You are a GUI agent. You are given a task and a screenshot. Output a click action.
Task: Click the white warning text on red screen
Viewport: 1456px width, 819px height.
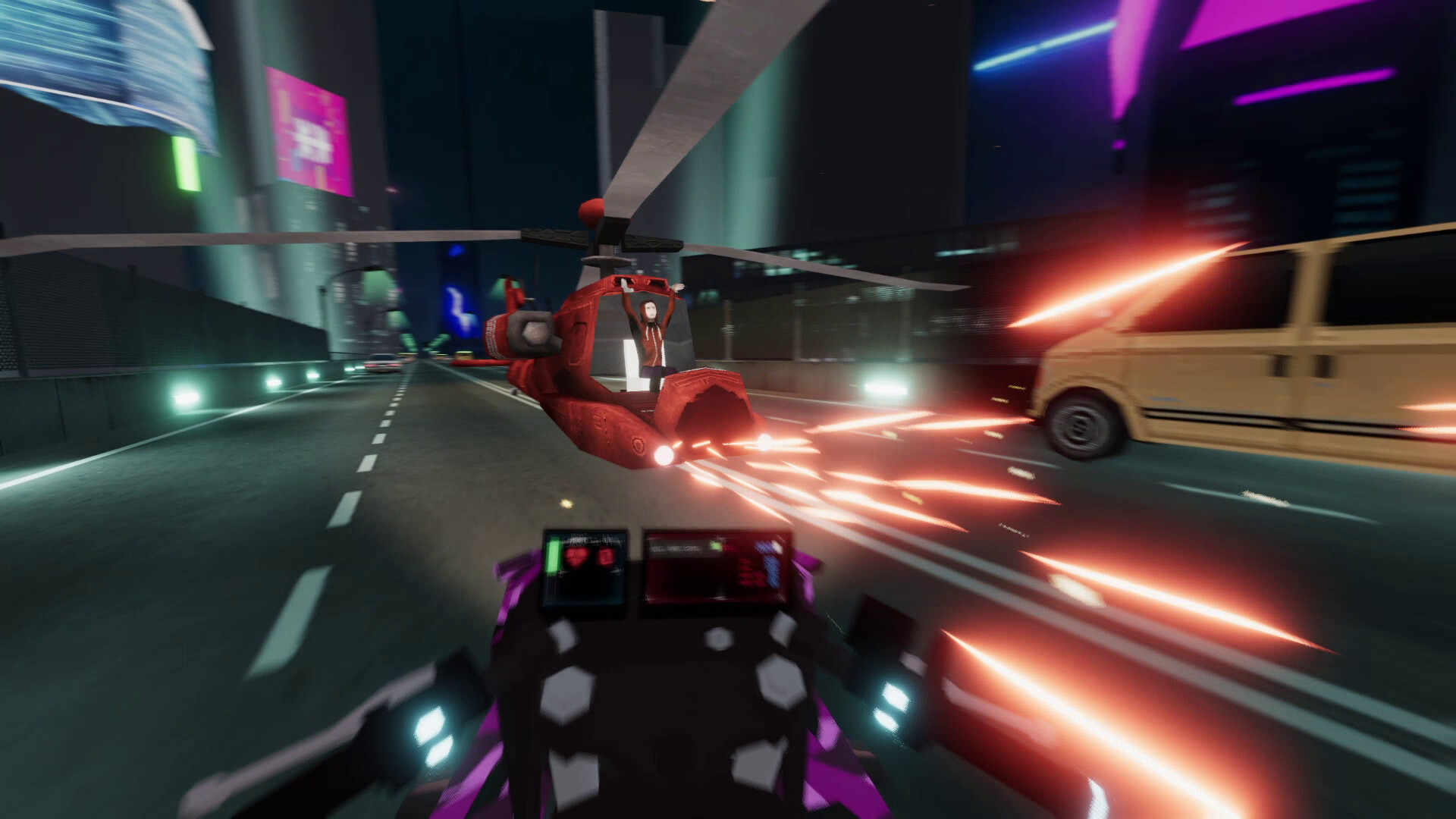tap(676, 548)
